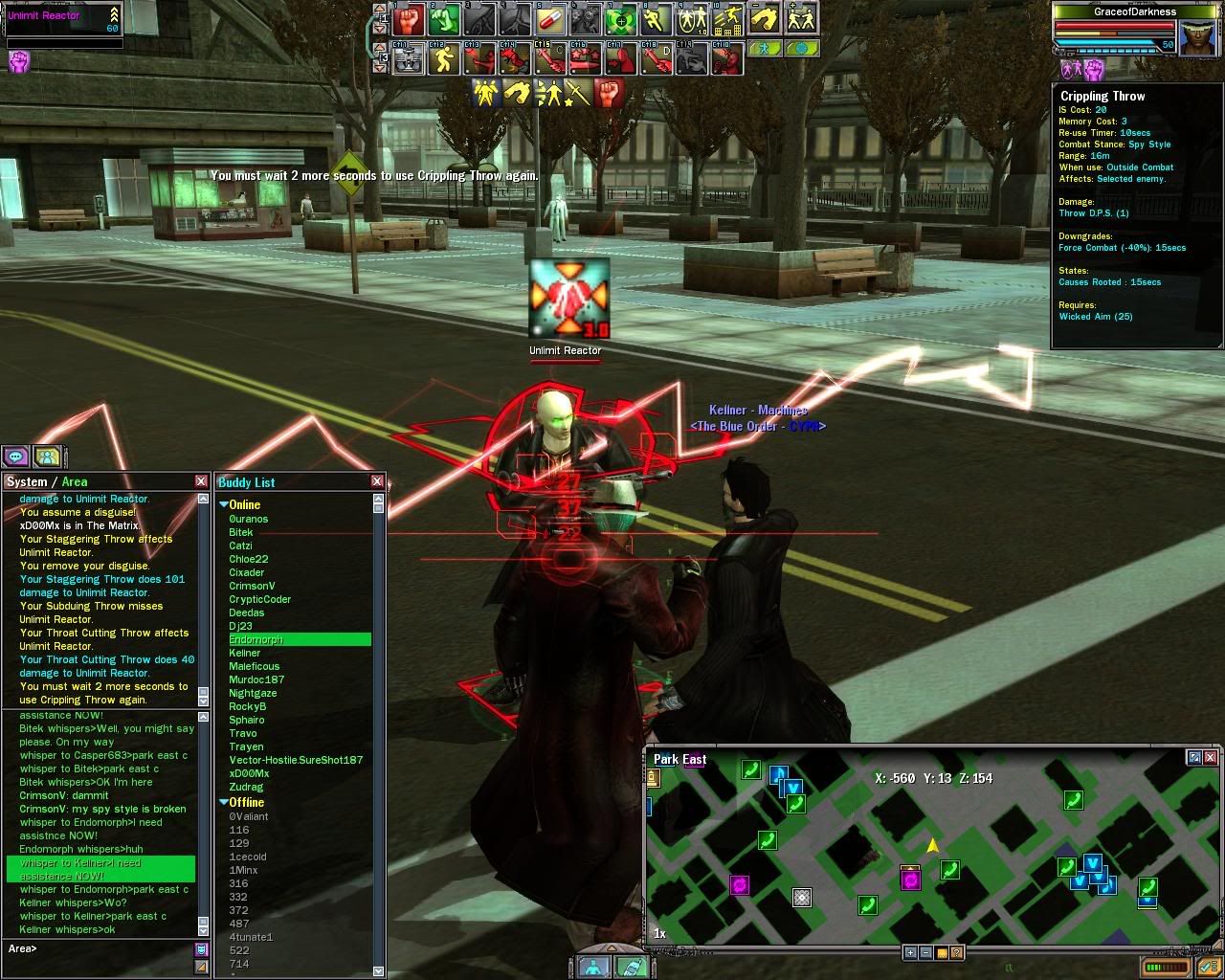Select the BiteK entry in Buddy List

241,532
